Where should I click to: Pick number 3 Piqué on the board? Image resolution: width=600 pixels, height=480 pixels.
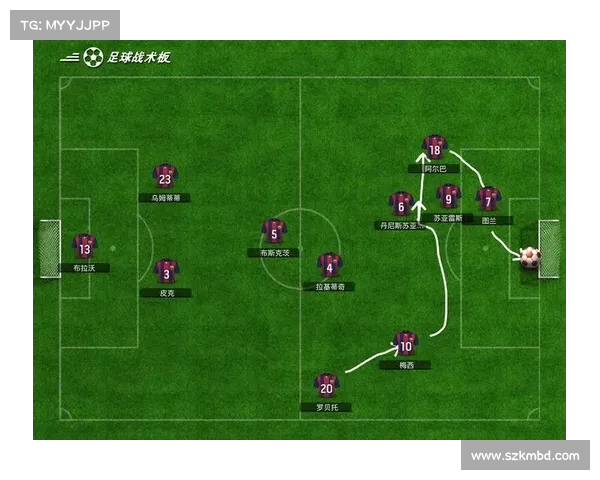(x=167, y=271)
